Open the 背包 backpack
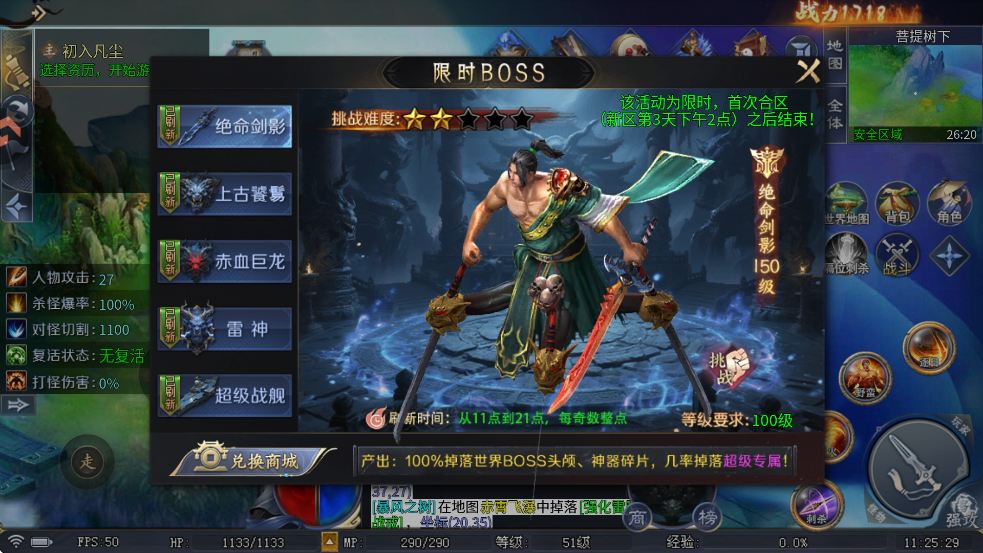The width and height of the screenshot is (983, 553). click(x=897, y=204)
